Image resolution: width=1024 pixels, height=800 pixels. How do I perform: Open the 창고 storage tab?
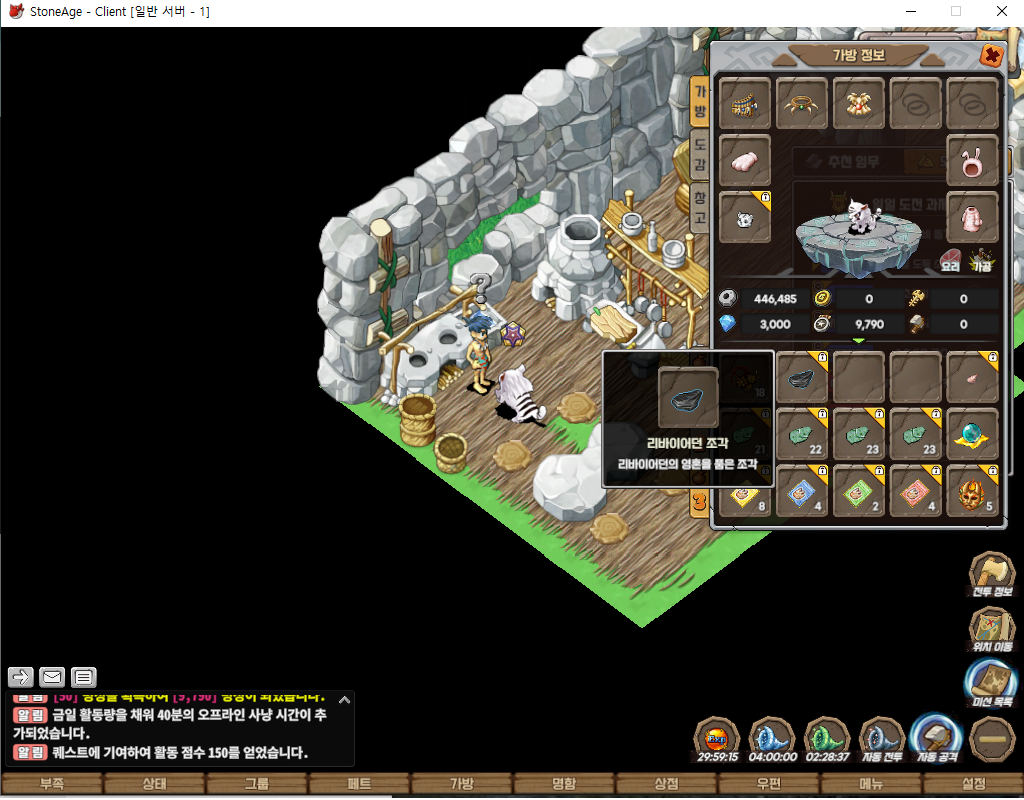[700, 207]
